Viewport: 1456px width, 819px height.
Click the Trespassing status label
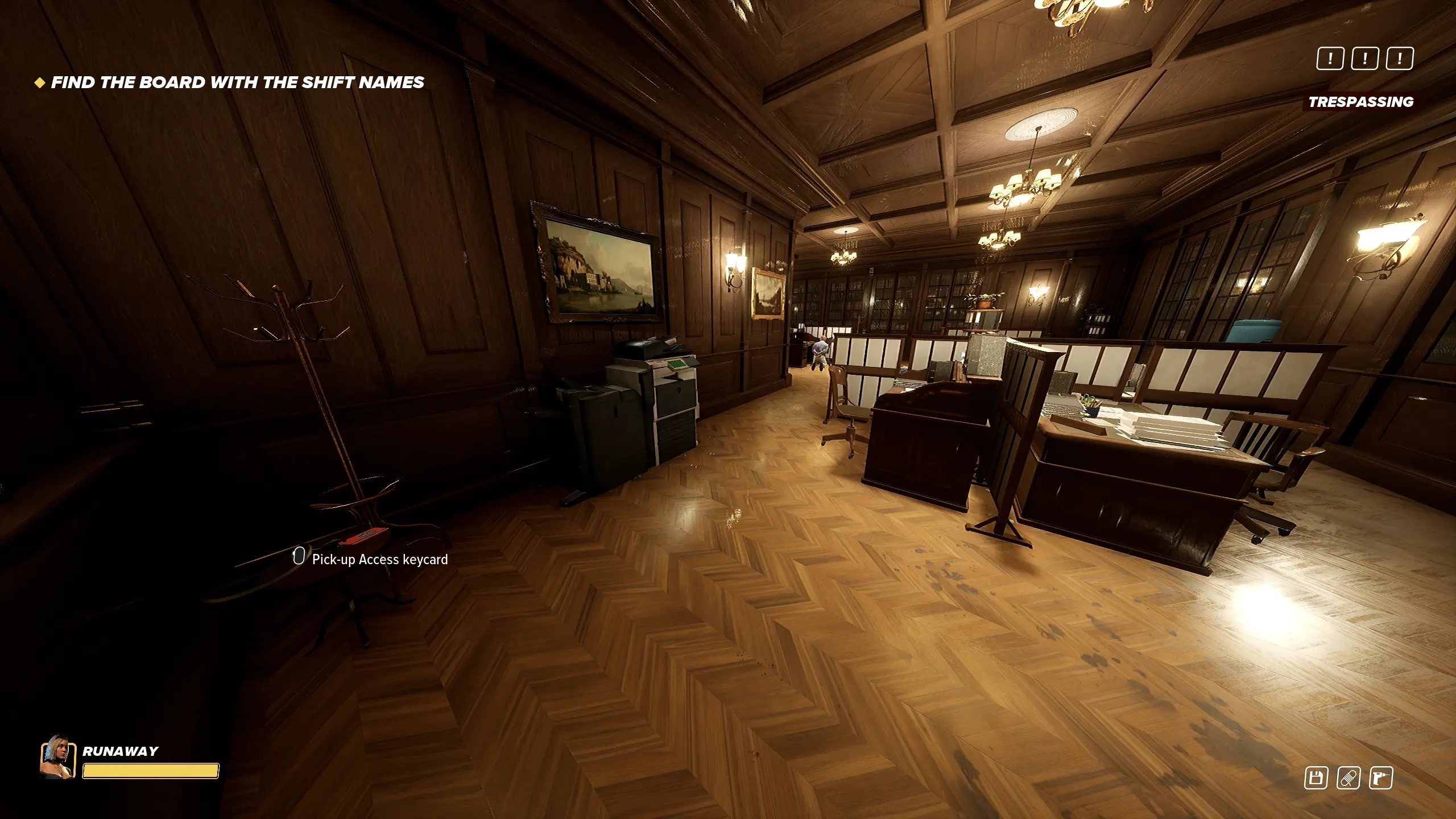pyautogui.click(x=1360, y=102)
